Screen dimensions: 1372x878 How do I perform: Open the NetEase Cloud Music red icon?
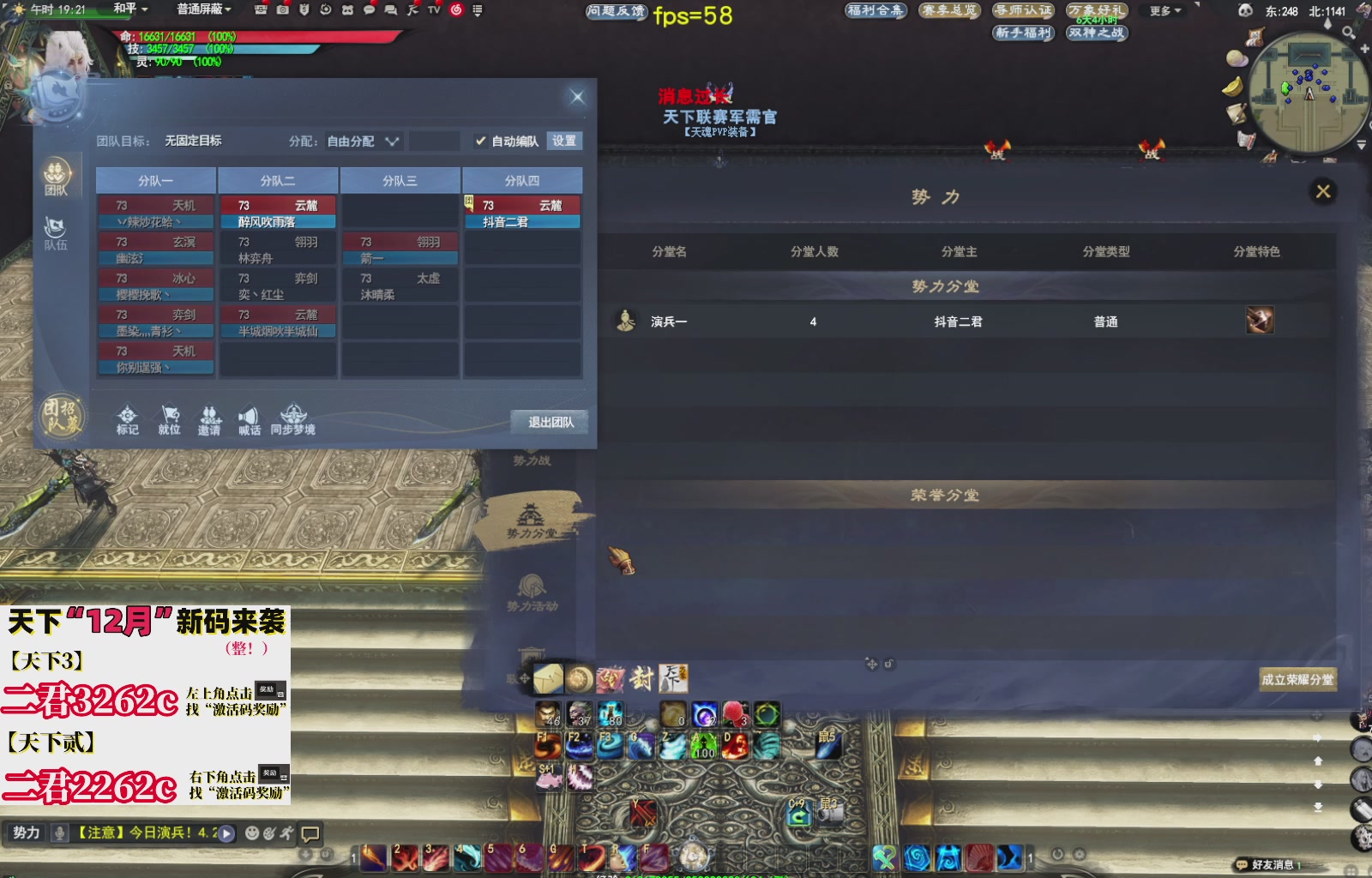click(459, 10)
